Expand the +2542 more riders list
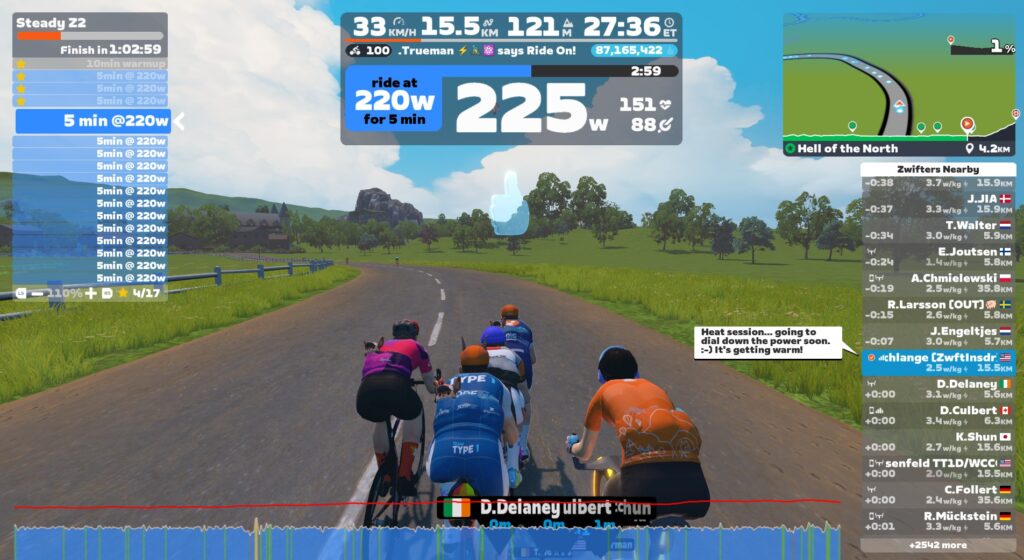Image resolution: width=1024 pixels, height=560 pixels. (938, 545)
